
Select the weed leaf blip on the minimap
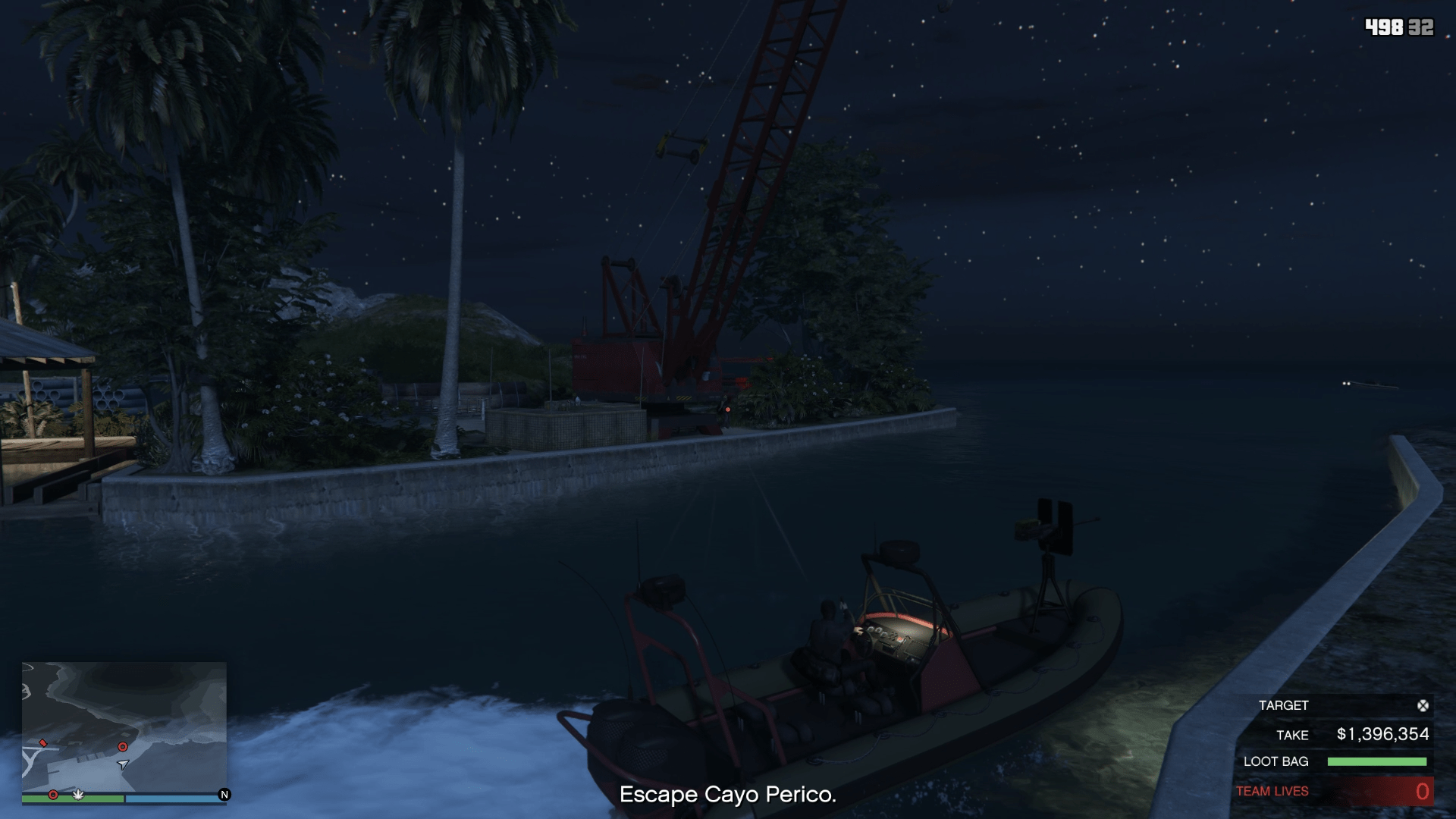point(78,795)
